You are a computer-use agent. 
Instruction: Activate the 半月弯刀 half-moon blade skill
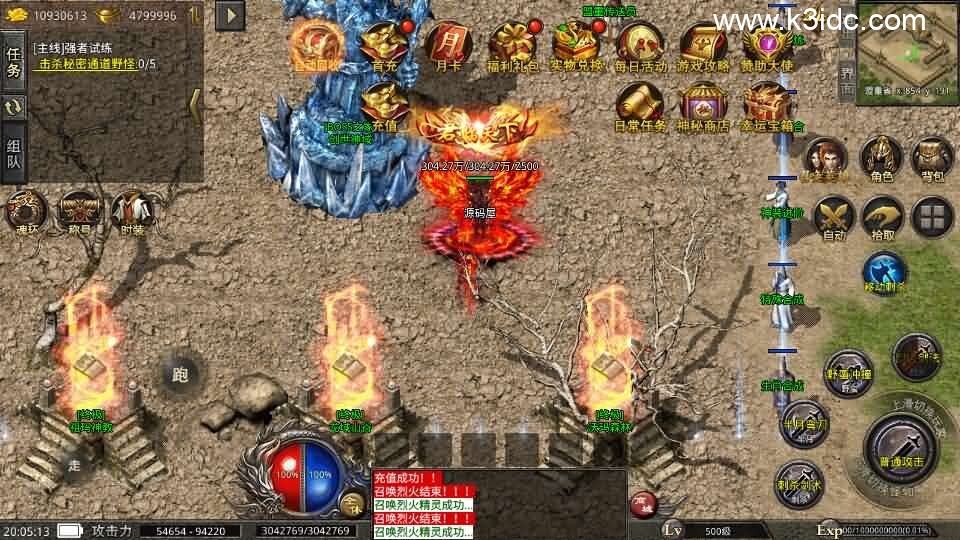pos(804,424)
